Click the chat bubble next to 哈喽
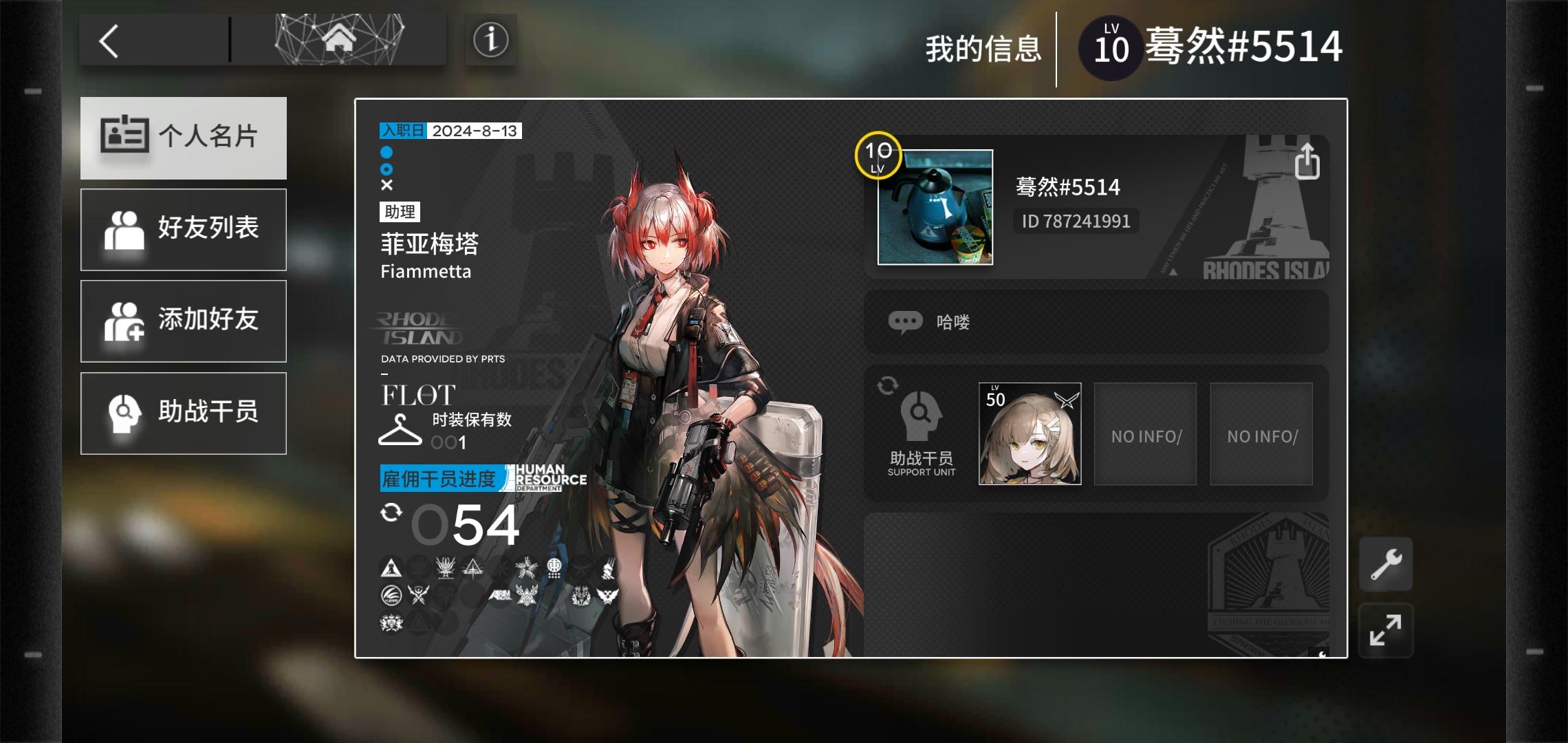The height and width of the screenshot is (743, 1568). (908, 321)
